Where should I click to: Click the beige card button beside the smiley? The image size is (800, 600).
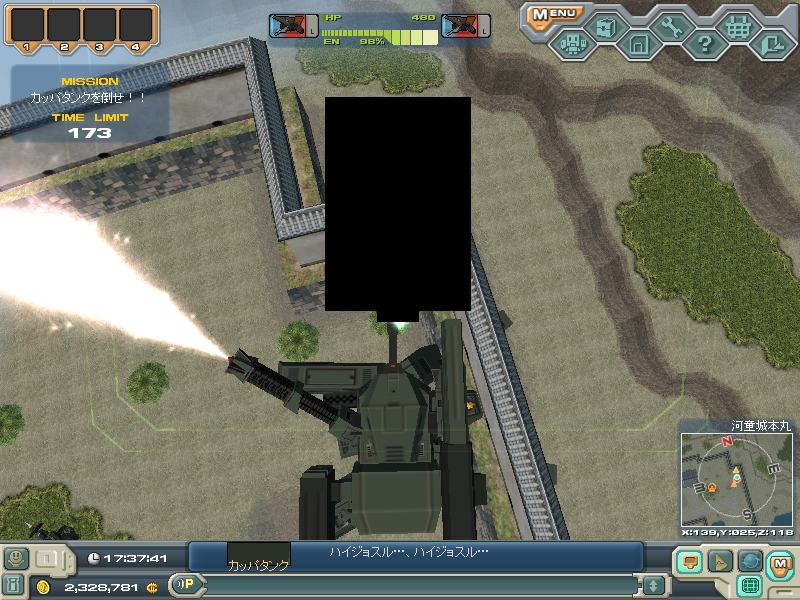click(46, 558)
